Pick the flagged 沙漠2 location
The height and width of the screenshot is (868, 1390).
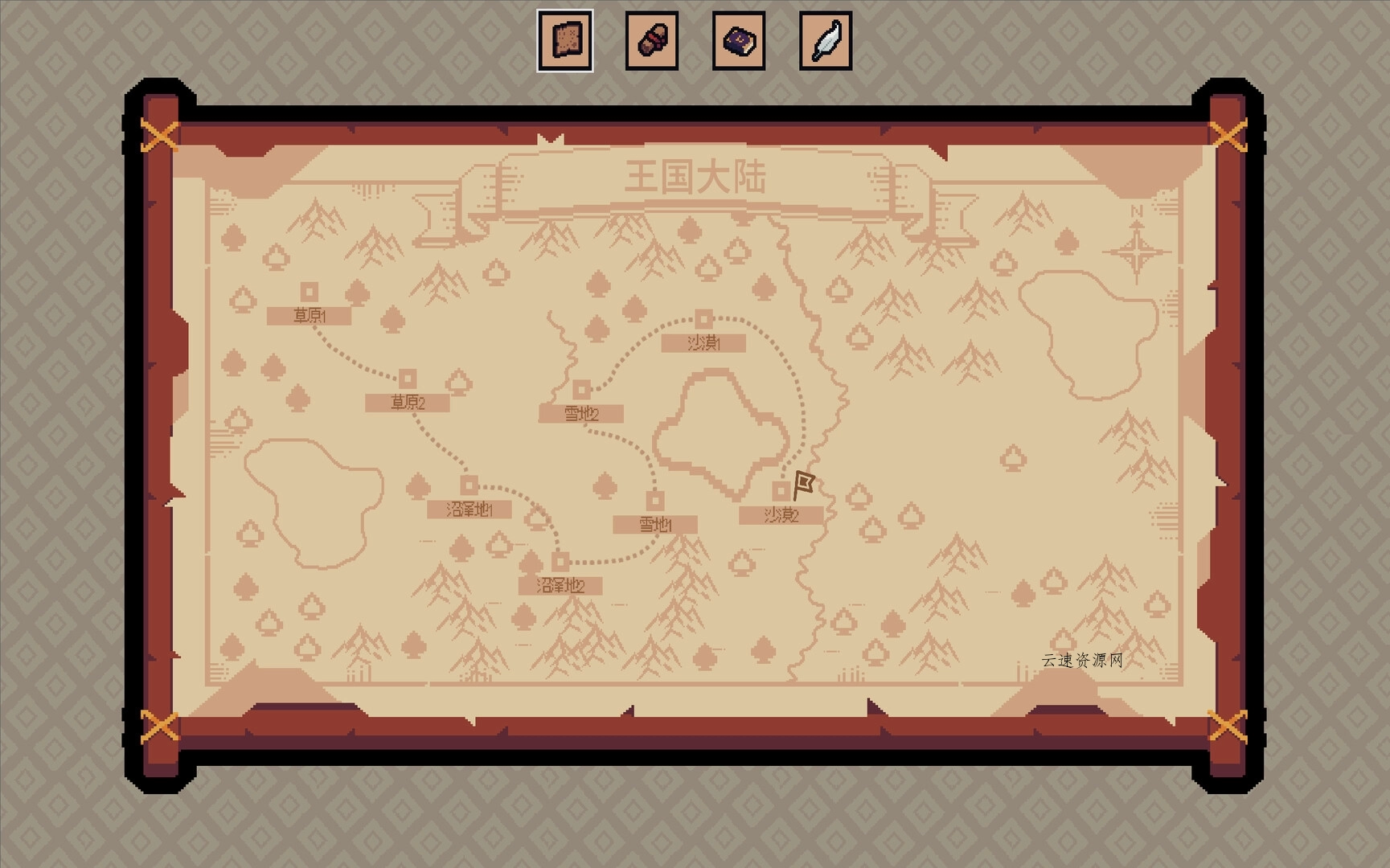coord(781,491)
